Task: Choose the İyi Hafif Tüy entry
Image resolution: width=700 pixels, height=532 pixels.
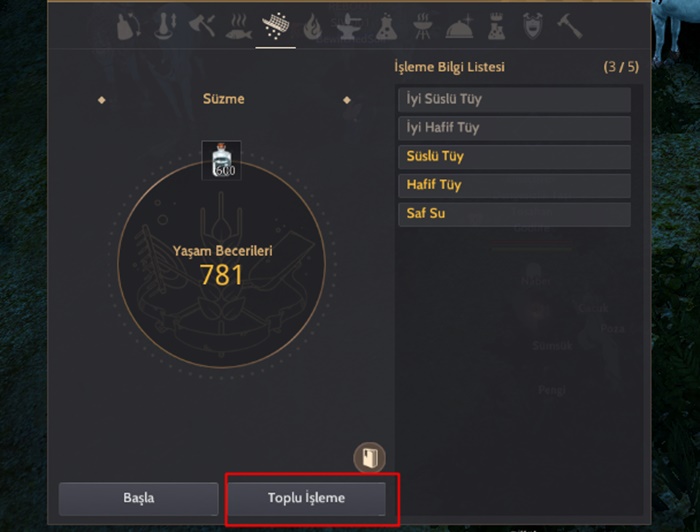Action: coord(514,128)
